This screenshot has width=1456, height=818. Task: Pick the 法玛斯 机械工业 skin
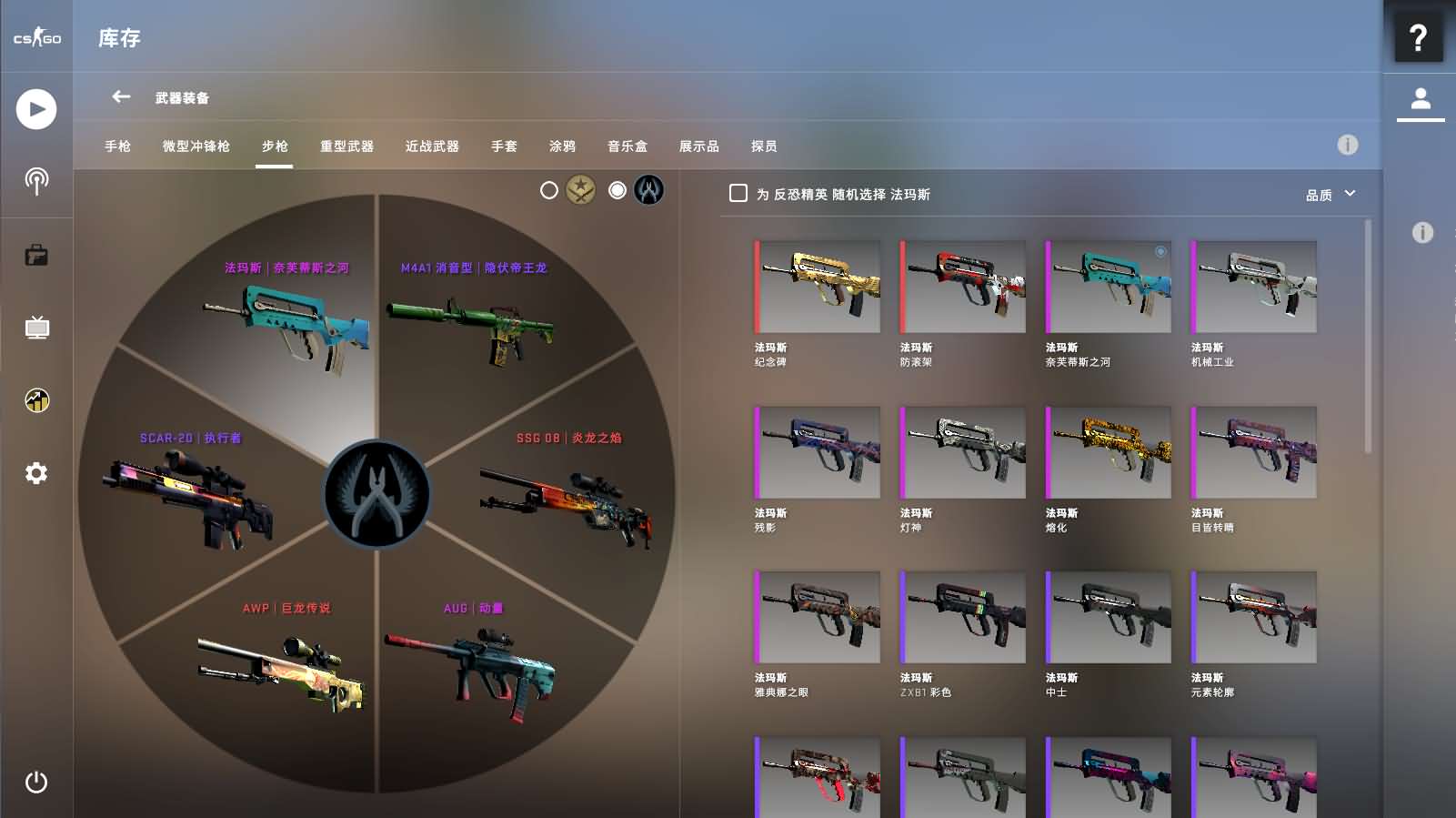point(1254,287)
